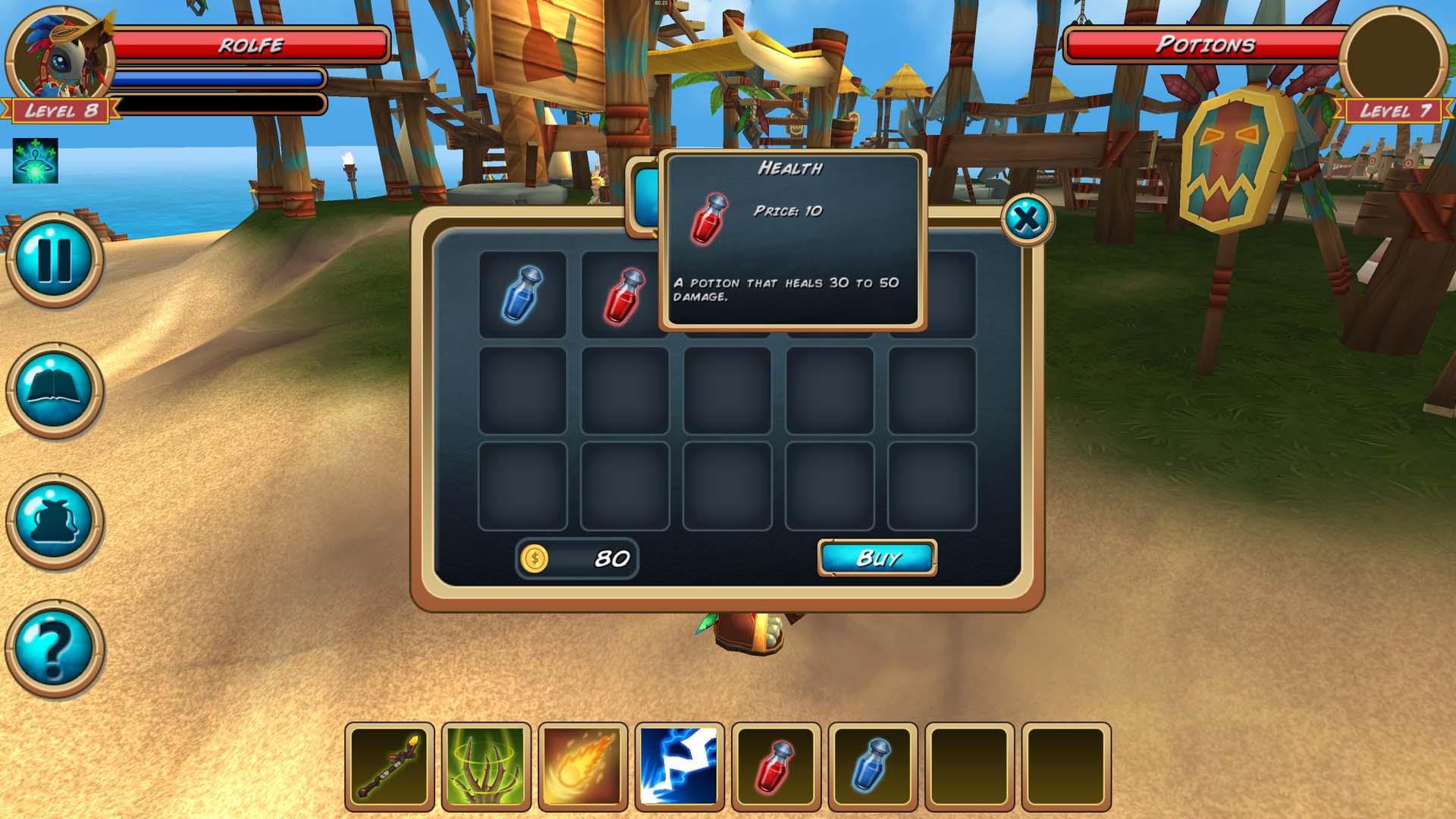
Task: Click Rolfe's red health bar
Action: coord(250,43)
